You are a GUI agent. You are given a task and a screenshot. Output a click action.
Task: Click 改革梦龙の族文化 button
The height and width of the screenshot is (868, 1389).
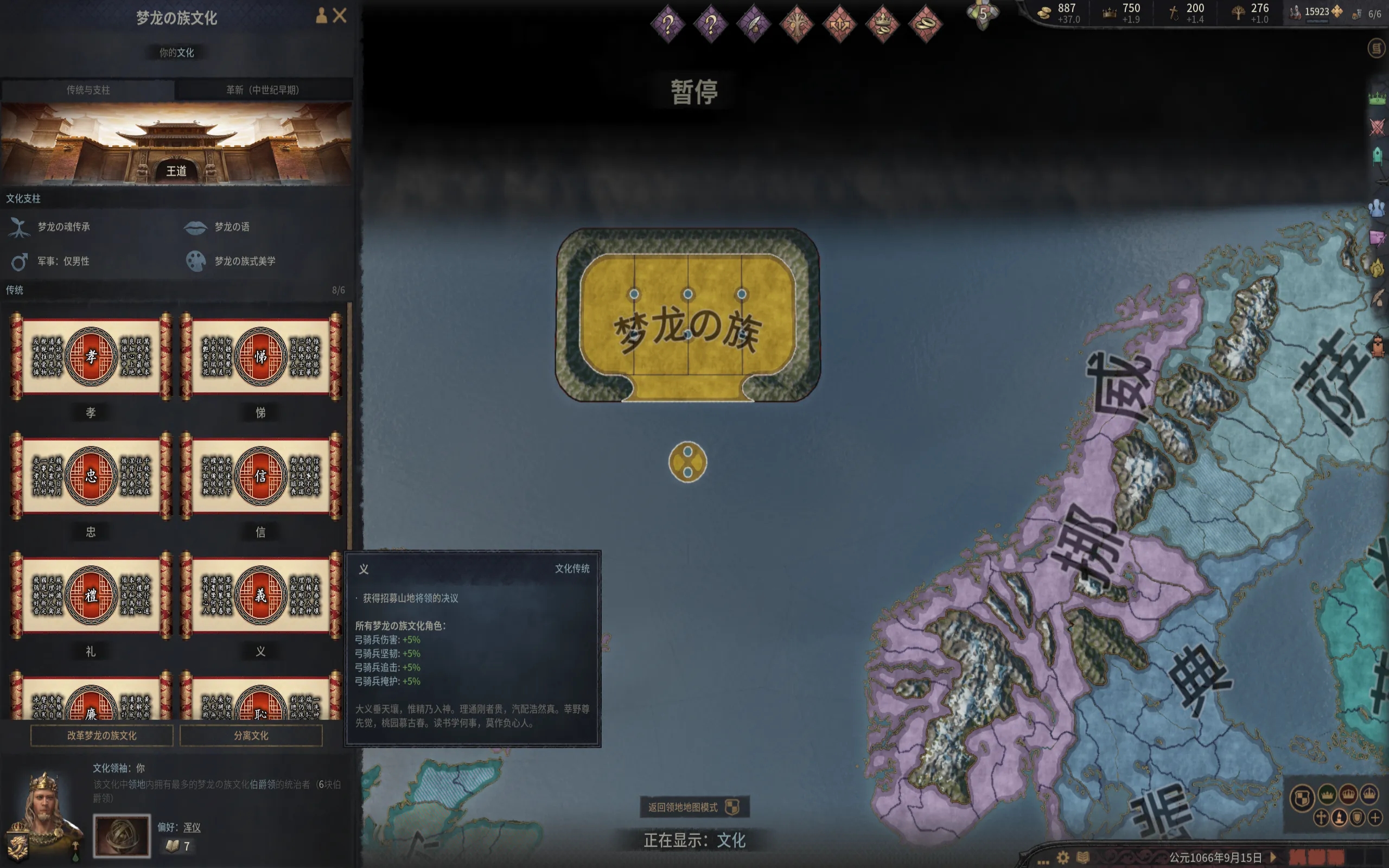tap(101, 736)
